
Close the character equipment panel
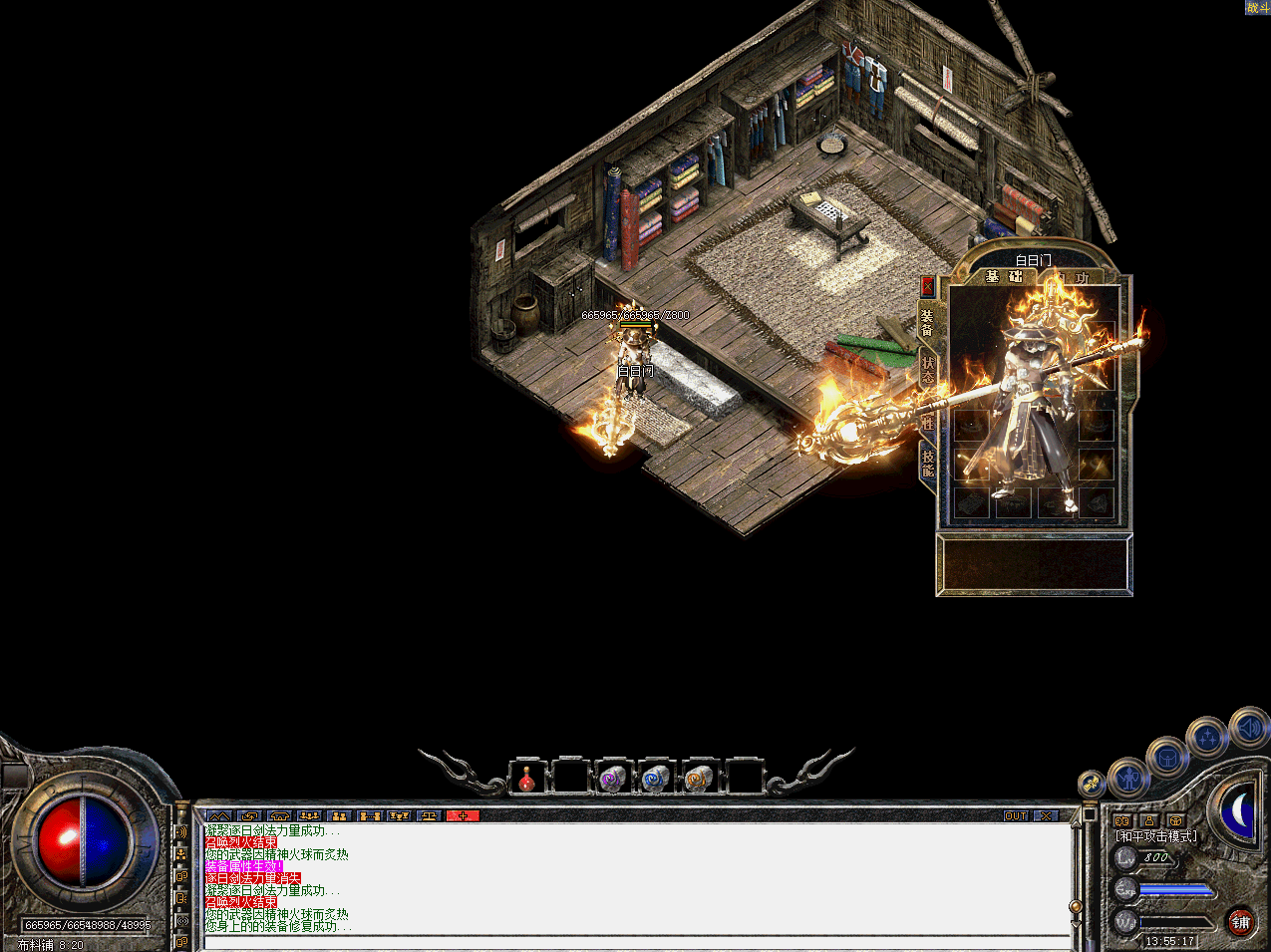tap(927, 287)
